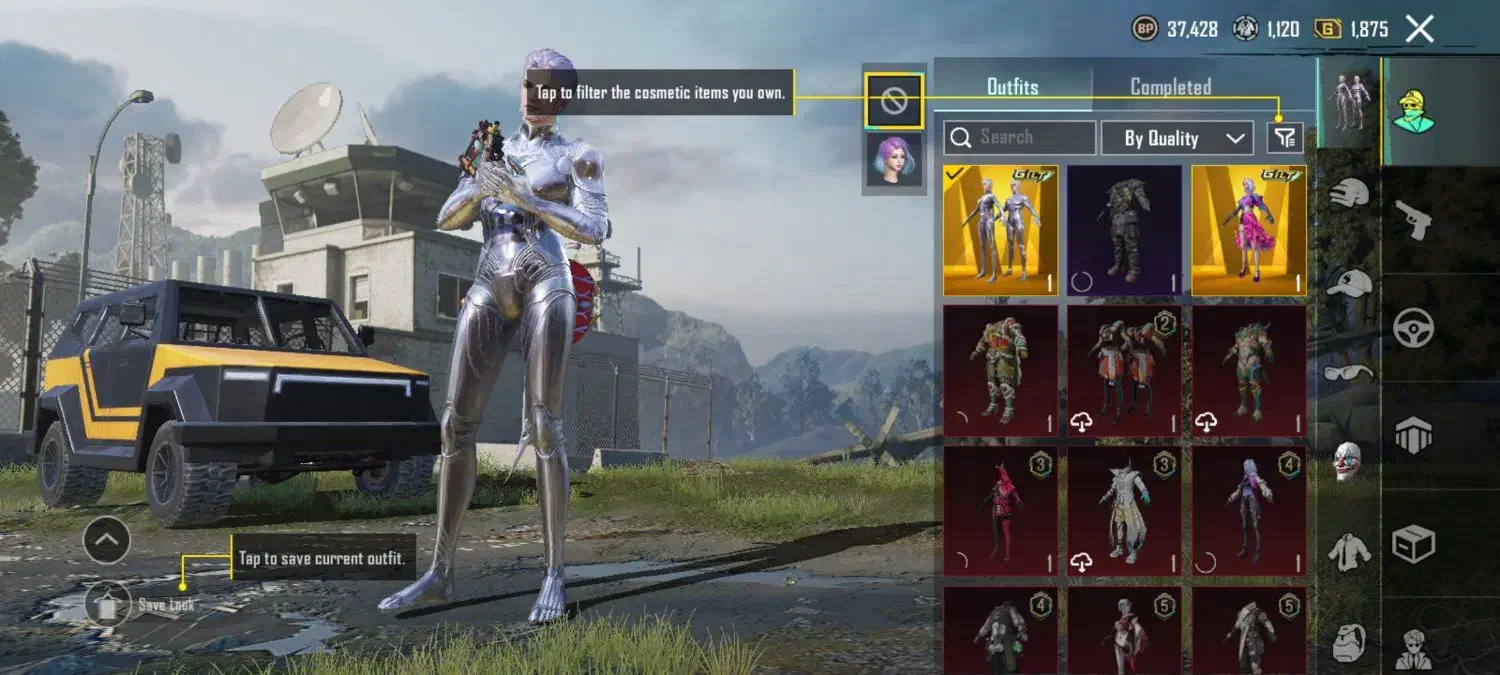Click the outfit Search field
Image resolution: width=1500 pixels, height=675 pixels.
[1020, 137]
